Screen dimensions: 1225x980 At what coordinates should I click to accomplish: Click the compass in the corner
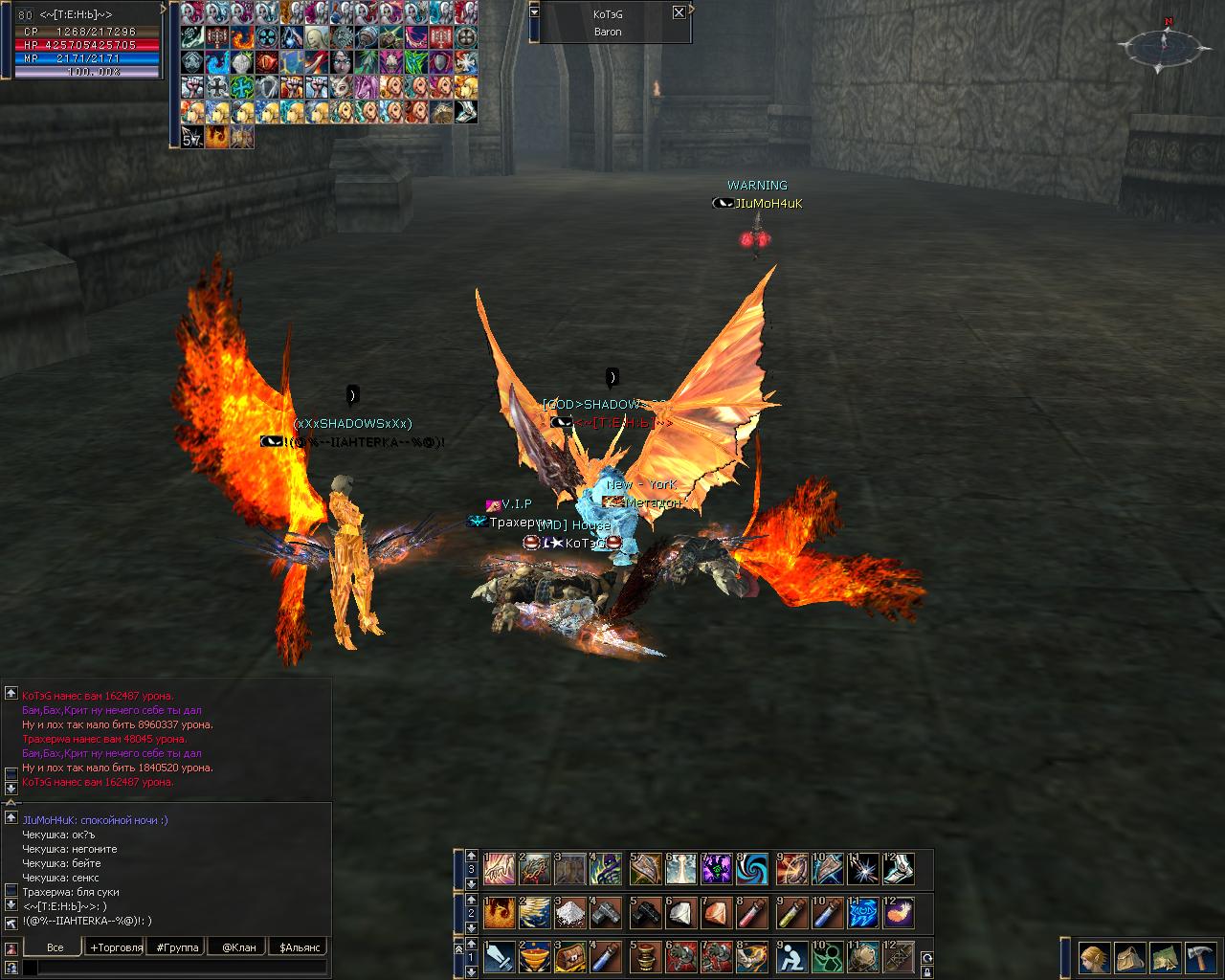tap(1164, 44)
